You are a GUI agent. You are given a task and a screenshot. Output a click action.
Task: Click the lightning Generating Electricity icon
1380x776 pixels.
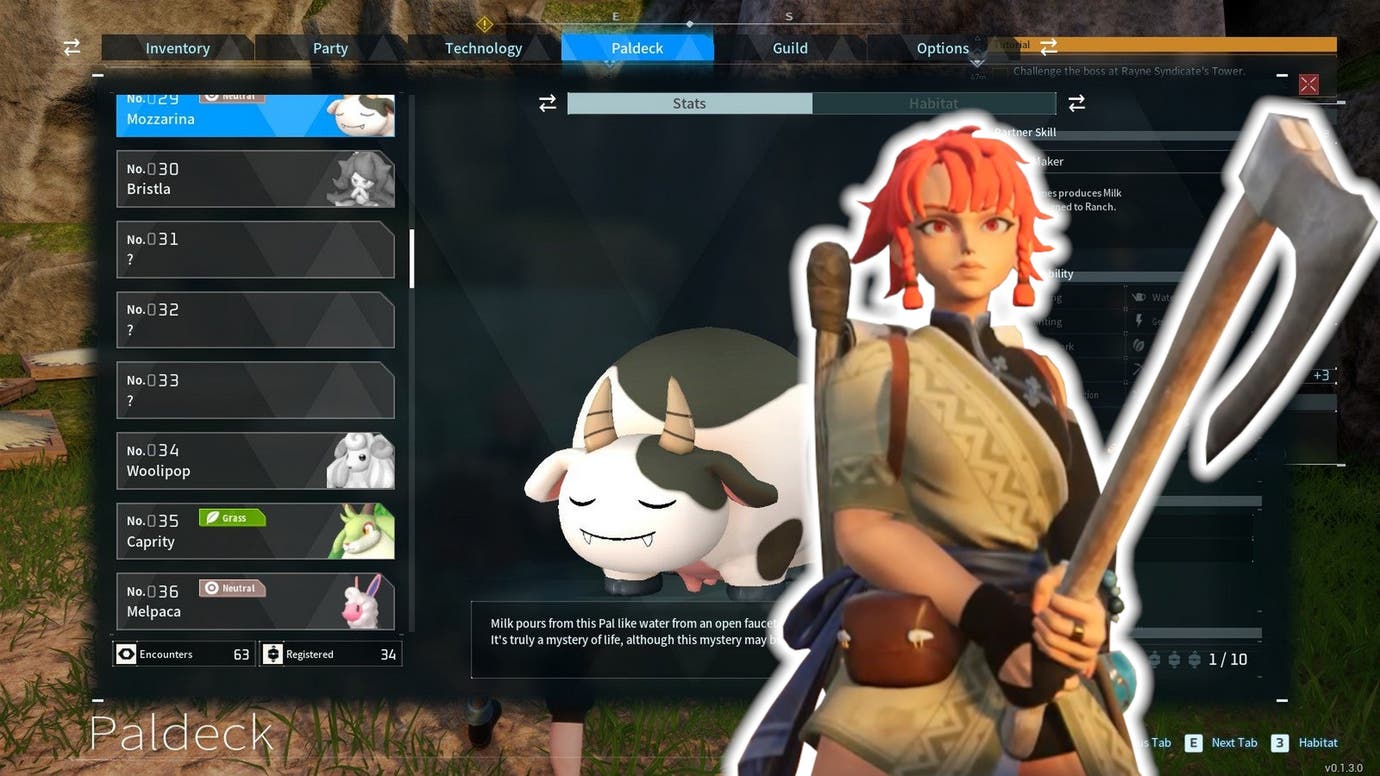1138,321
